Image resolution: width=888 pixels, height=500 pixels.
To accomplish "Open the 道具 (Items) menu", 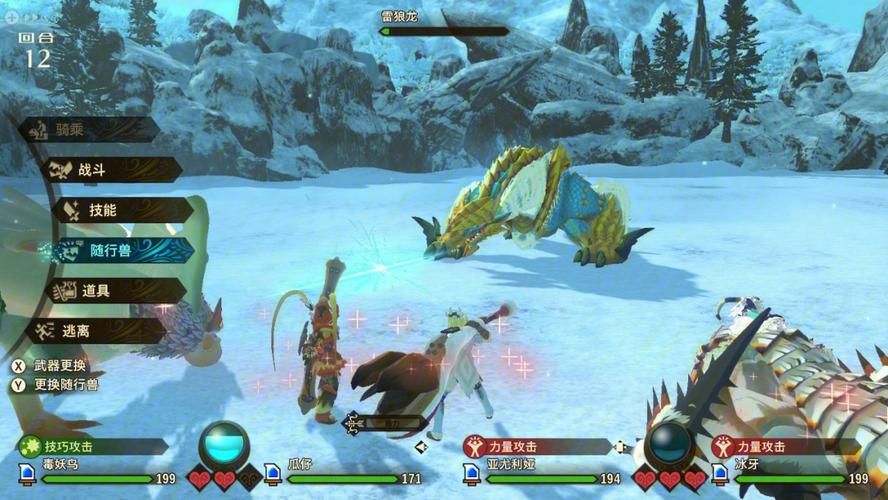I will [113, 291].
